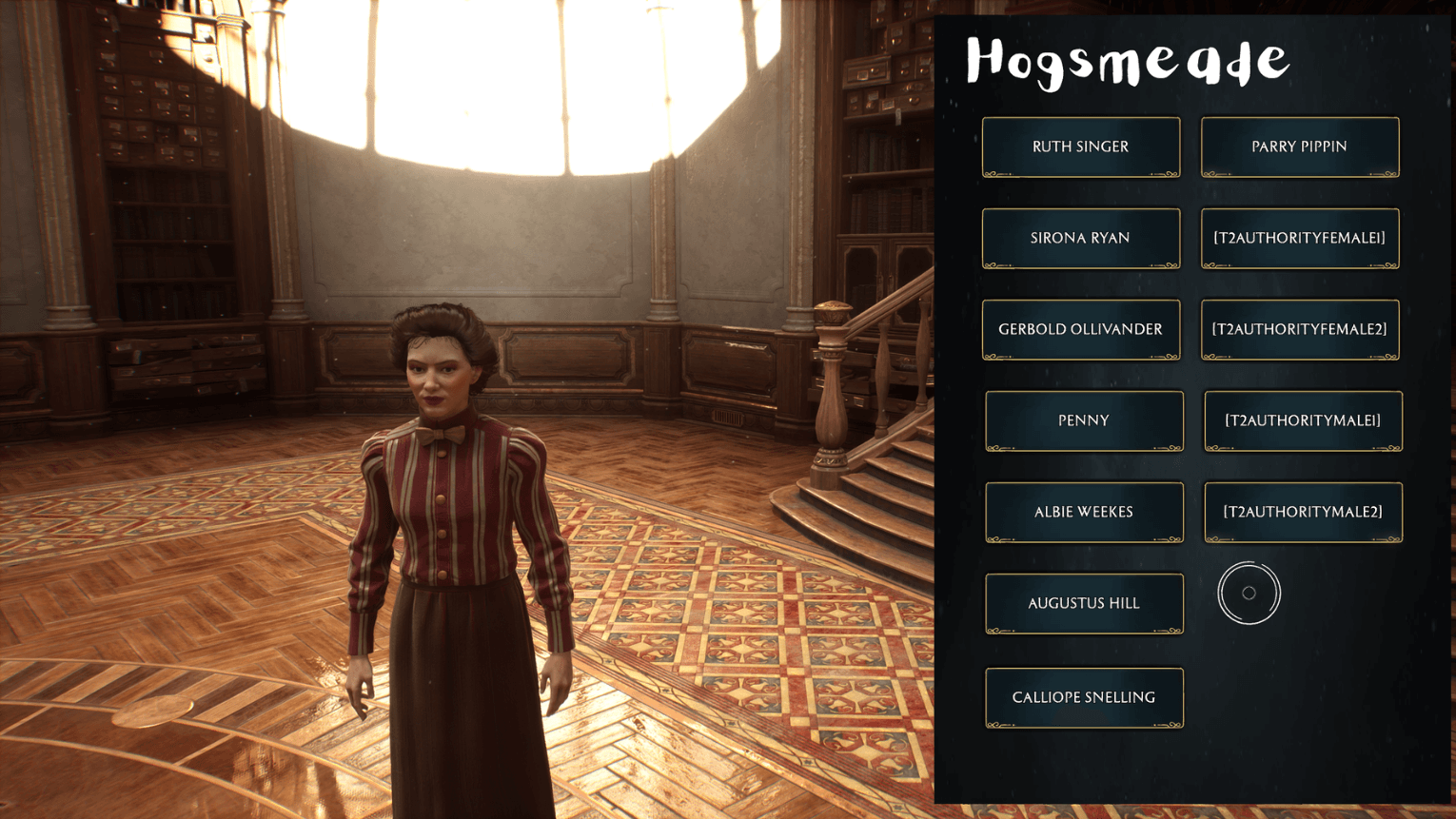Choose Augustus Hill

[x=1084, y=603]
